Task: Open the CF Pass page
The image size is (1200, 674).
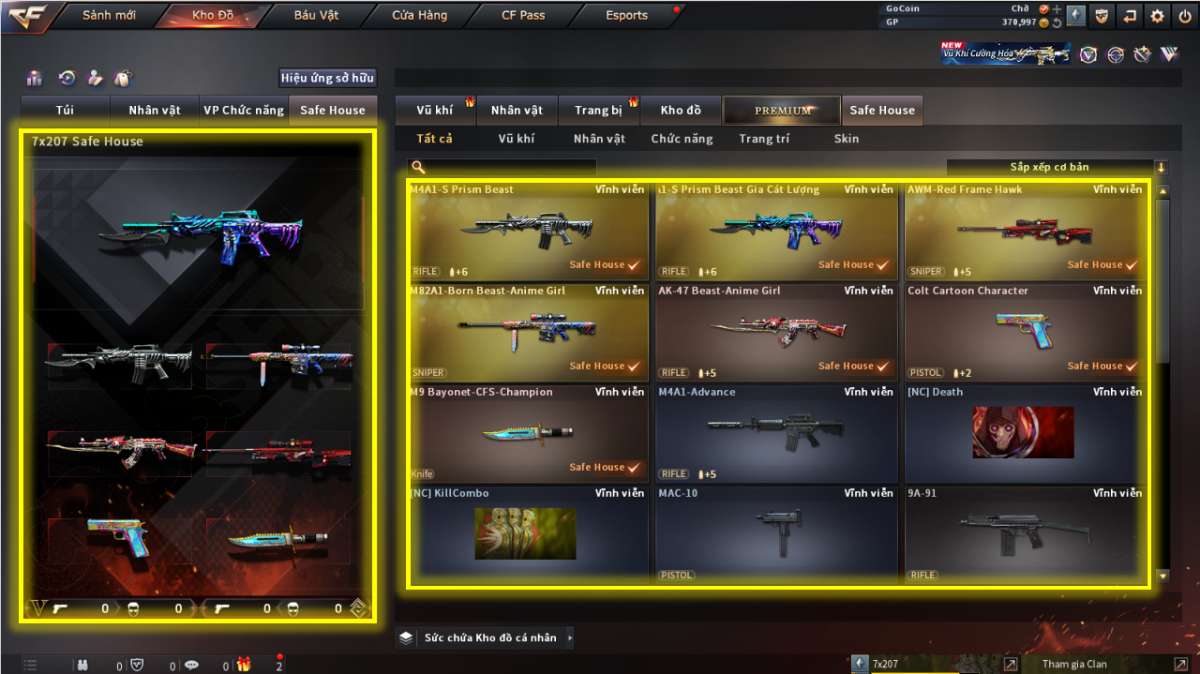Action: (x=523, y=15)
